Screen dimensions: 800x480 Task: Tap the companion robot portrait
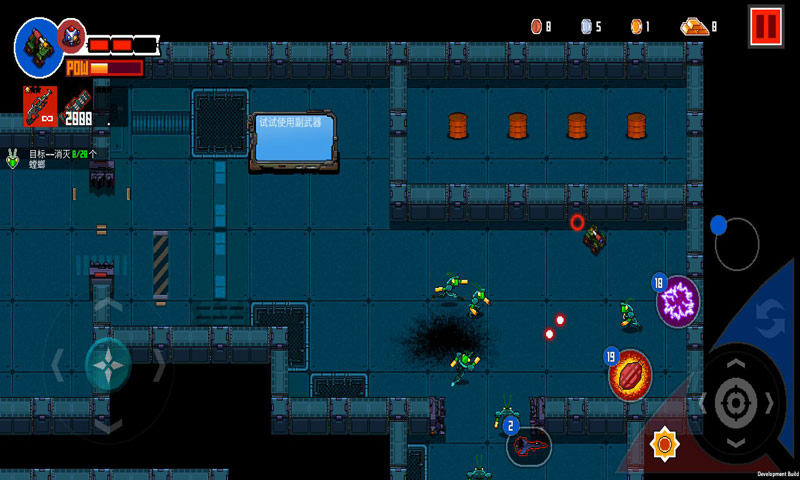(71, 36)
